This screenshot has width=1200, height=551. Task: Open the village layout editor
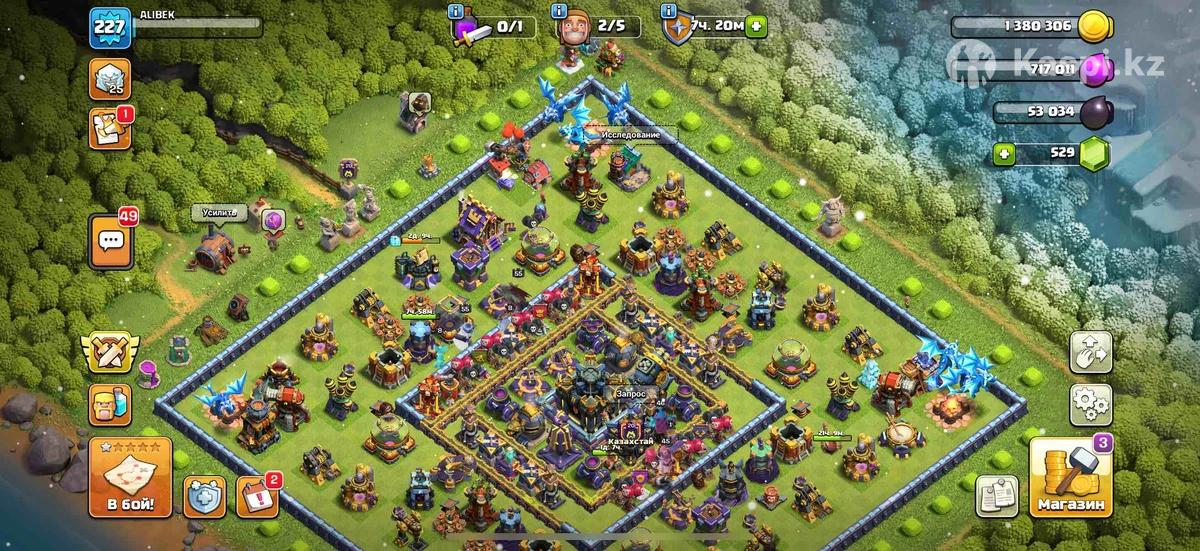(x=1091, y=351)
